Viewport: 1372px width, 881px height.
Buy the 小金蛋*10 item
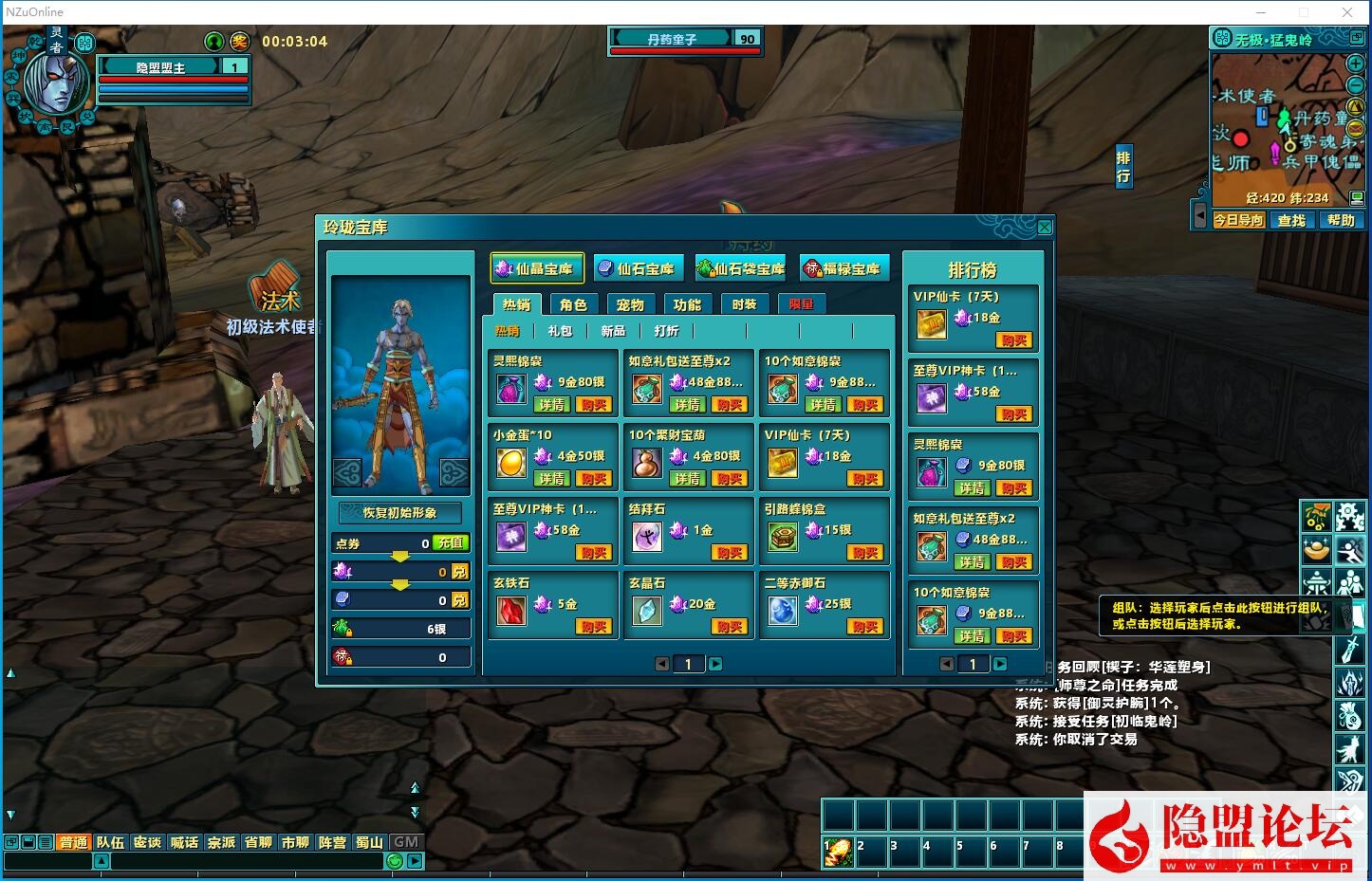[x=594, y=479]
